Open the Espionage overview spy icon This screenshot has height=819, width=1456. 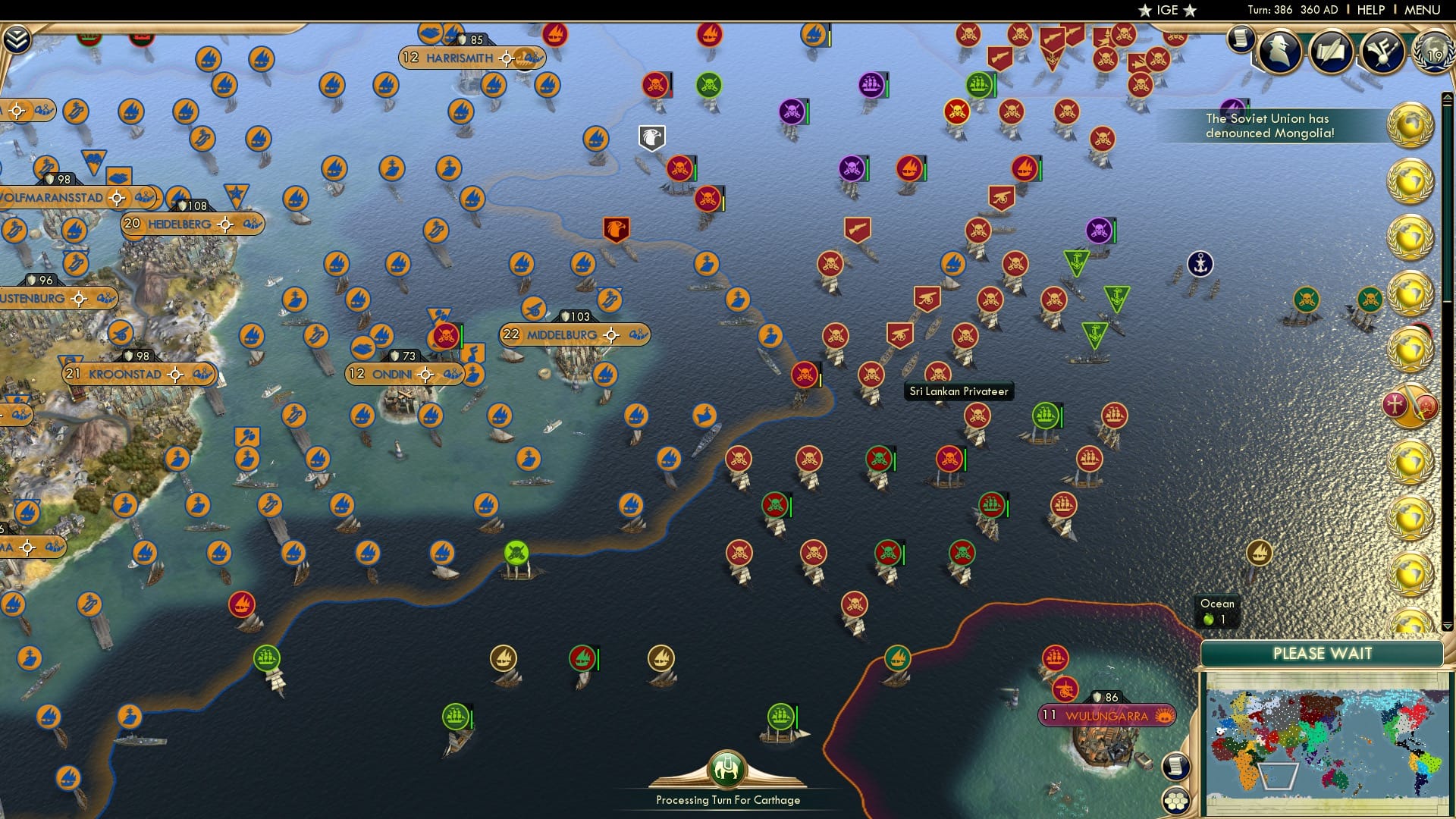tap(1279, 51)
